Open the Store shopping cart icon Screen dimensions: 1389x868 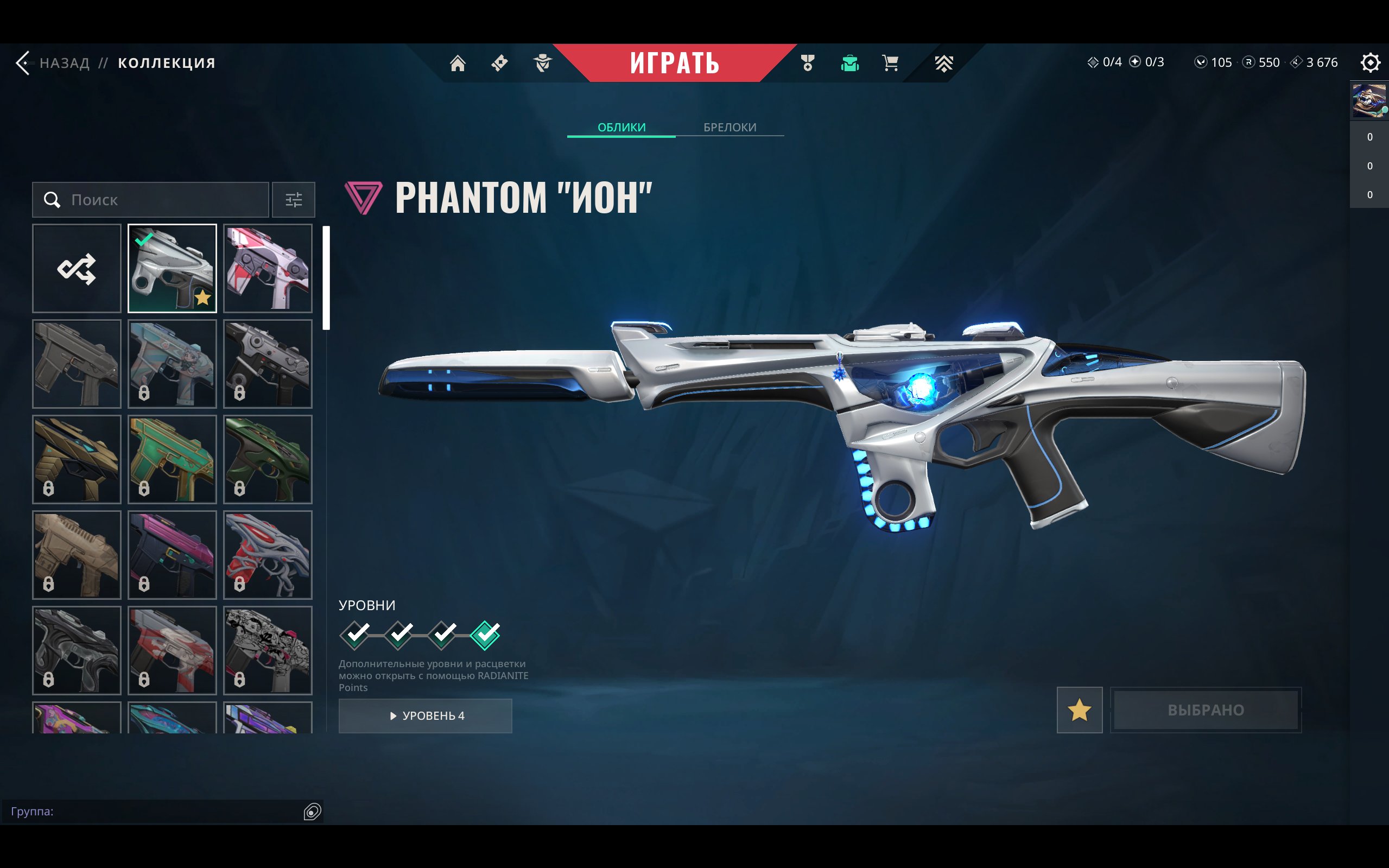coord(889,63)
